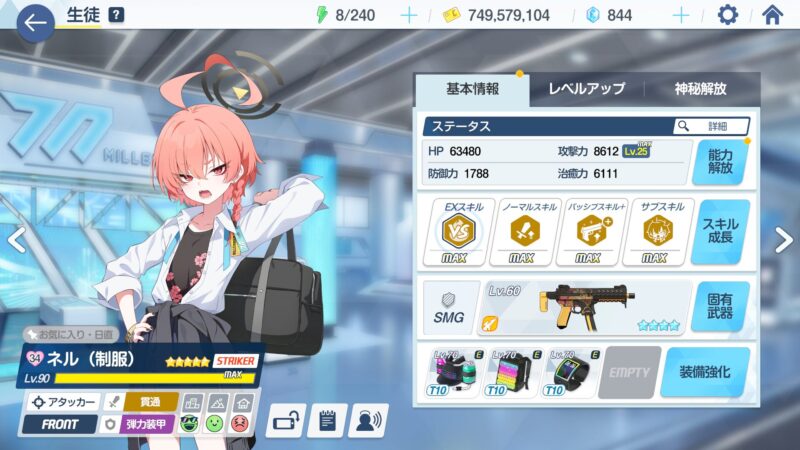
Task: Open the 能力解放 menu
Action: coord(720,162)
